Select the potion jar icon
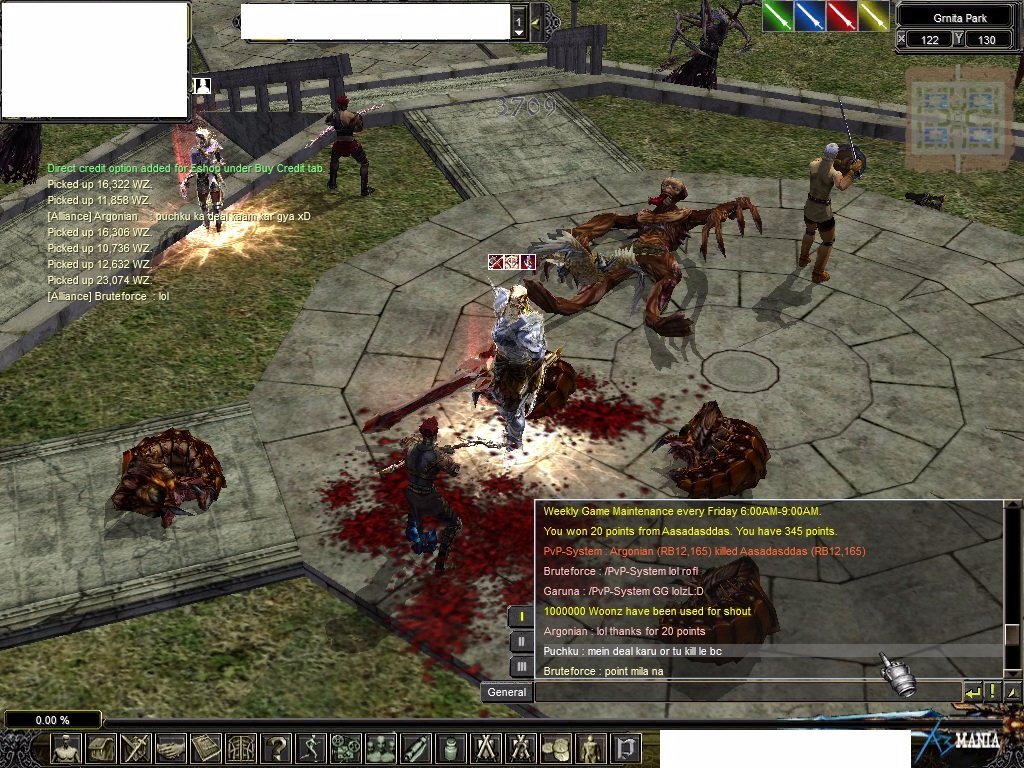Screen dimensions: 1024x768 (x=451, y=748)
